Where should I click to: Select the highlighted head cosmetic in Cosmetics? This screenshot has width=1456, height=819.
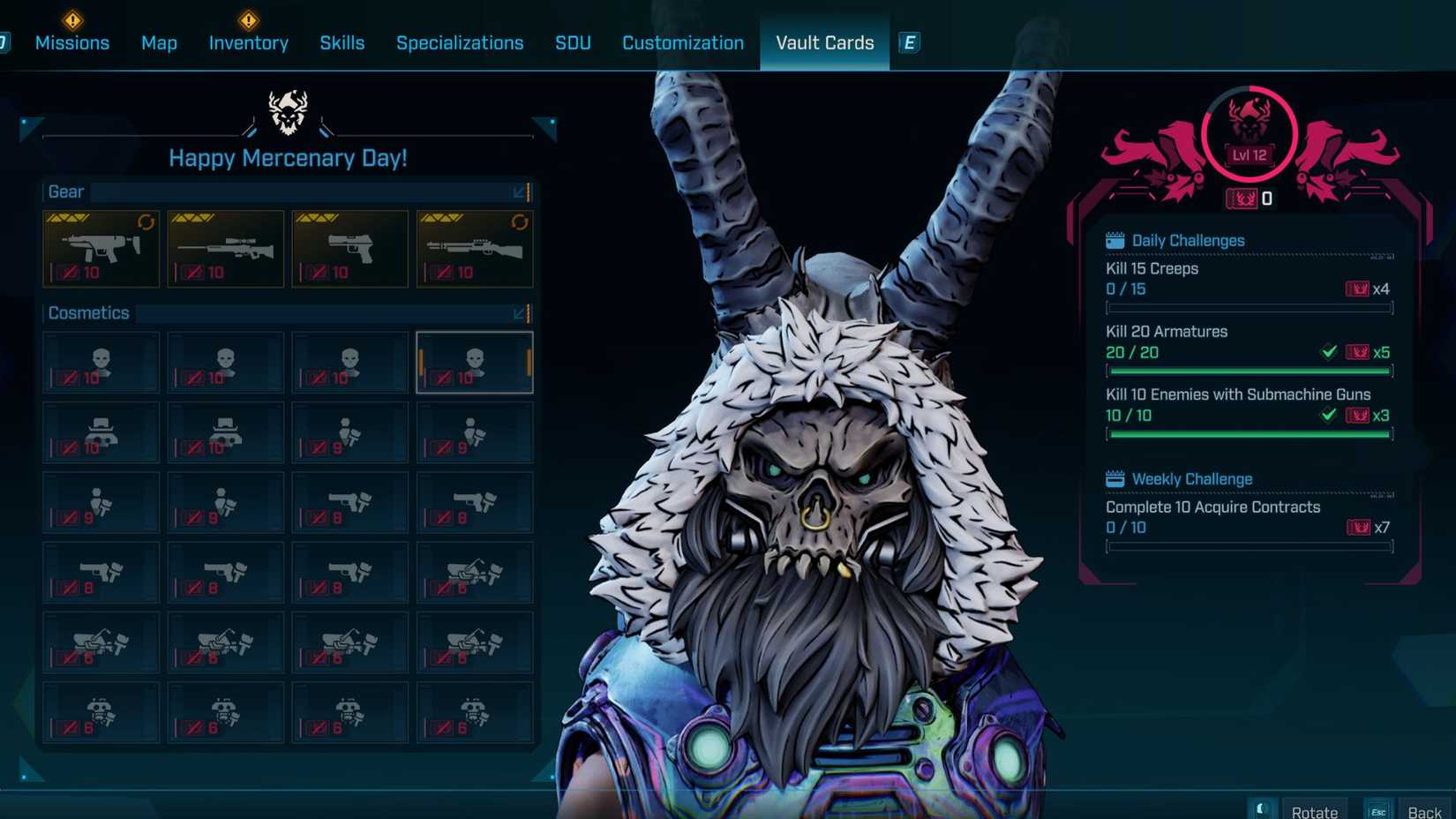(x=474, y=362)
